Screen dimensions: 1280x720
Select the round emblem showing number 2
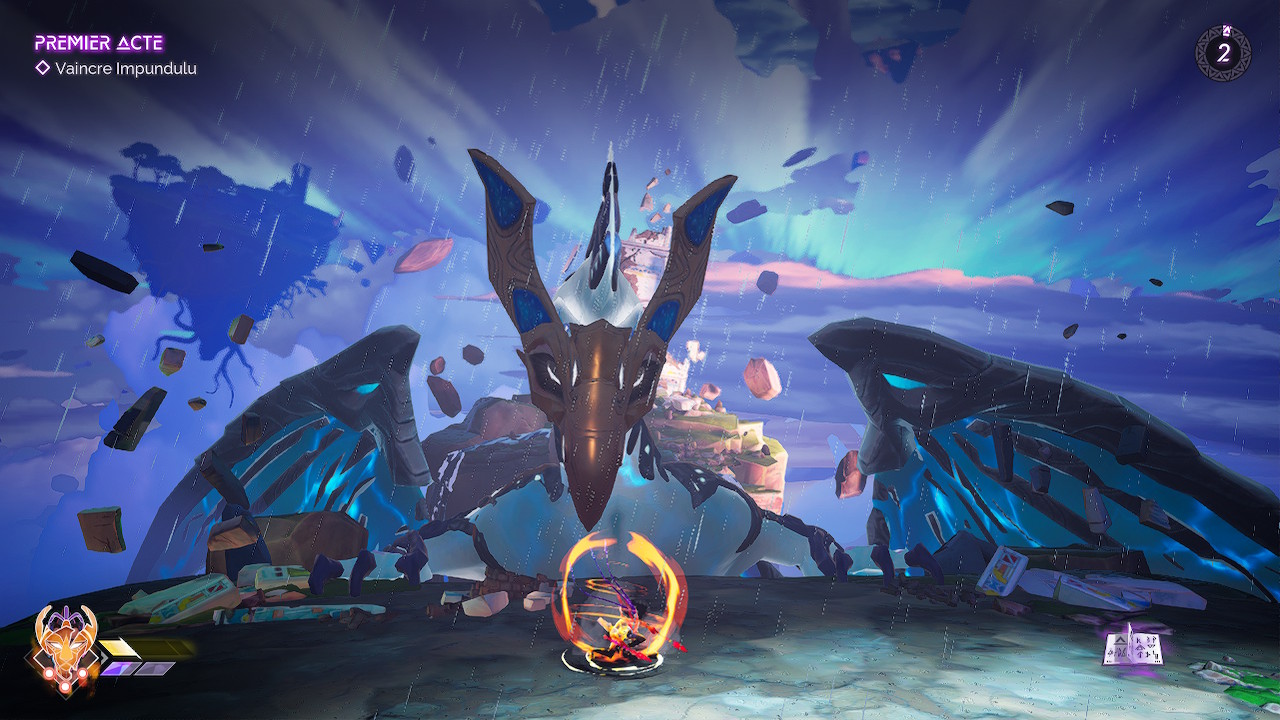[x=1222, y=52]
